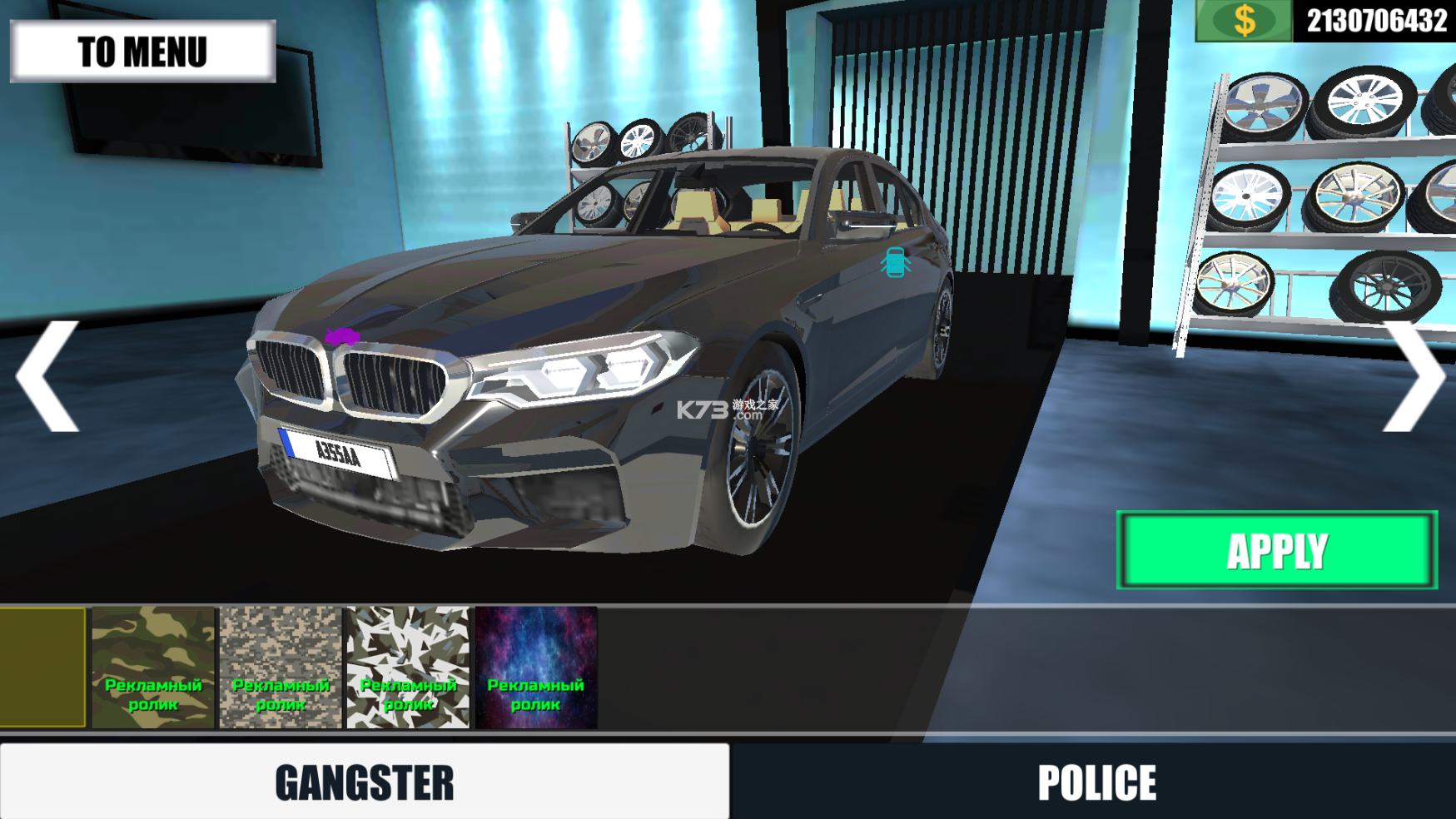Click the purple car icon on hood

click(x=341, y=337)
